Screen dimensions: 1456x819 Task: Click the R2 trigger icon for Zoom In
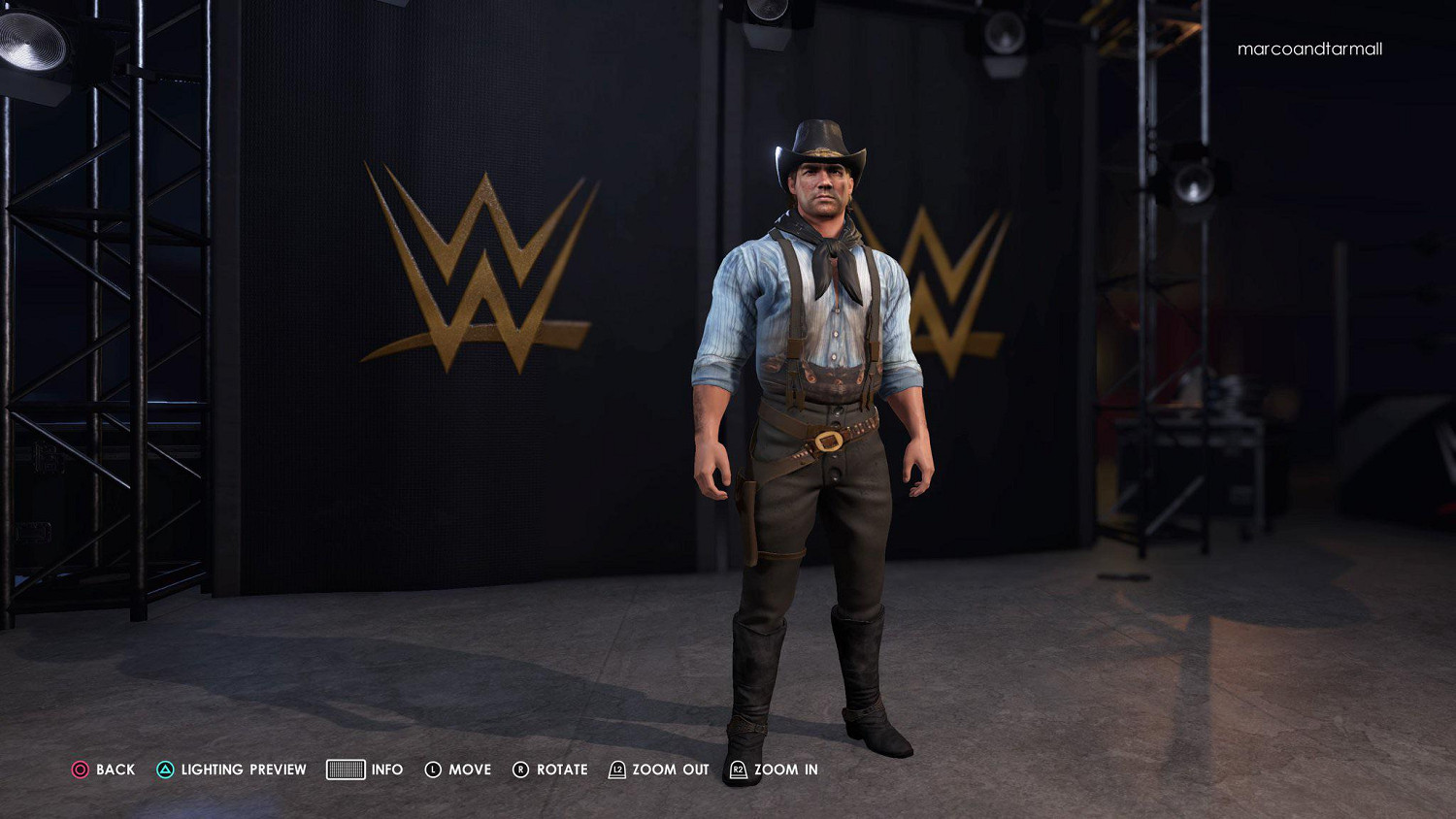pyautogui.click(x=739, y=769)
